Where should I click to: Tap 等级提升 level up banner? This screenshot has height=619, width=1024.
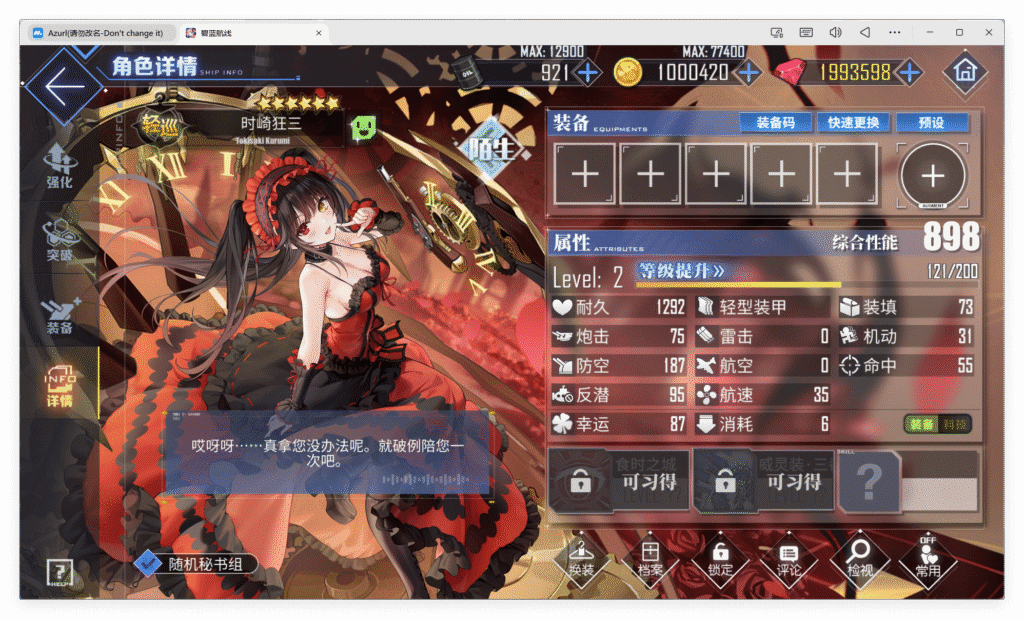pos(682,270)
